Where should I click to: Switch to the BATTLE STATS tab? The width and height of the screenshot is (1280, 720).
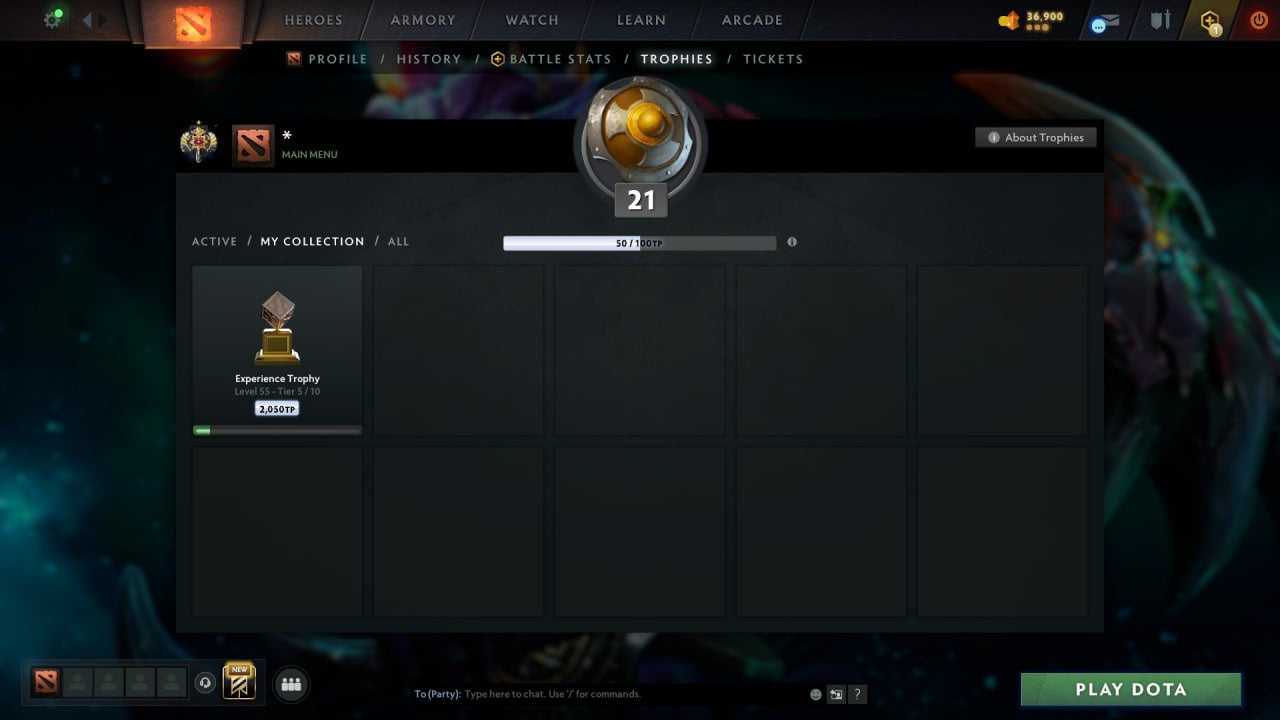coord(559,59)
